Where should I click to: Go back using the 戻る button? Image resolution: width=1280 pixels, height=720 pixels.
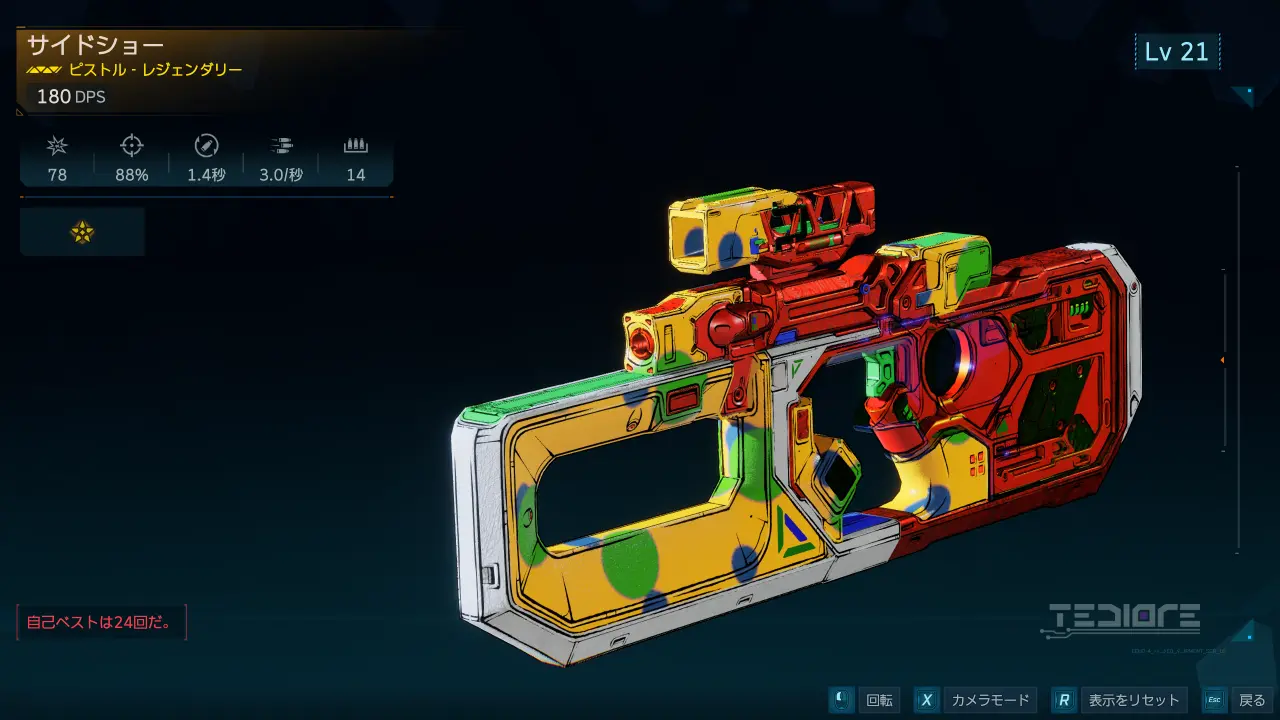pos(1240,700)
